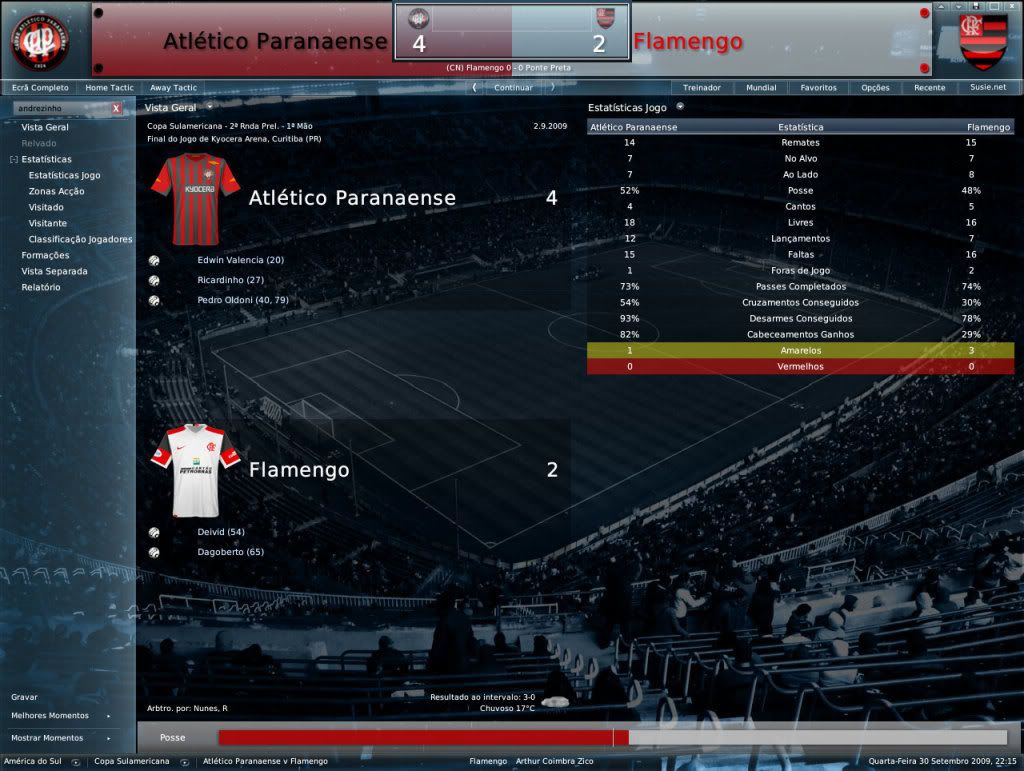Open the Copa Sulamericana breadcrumb
This screenshot has height=771, width=1024.
132,762
